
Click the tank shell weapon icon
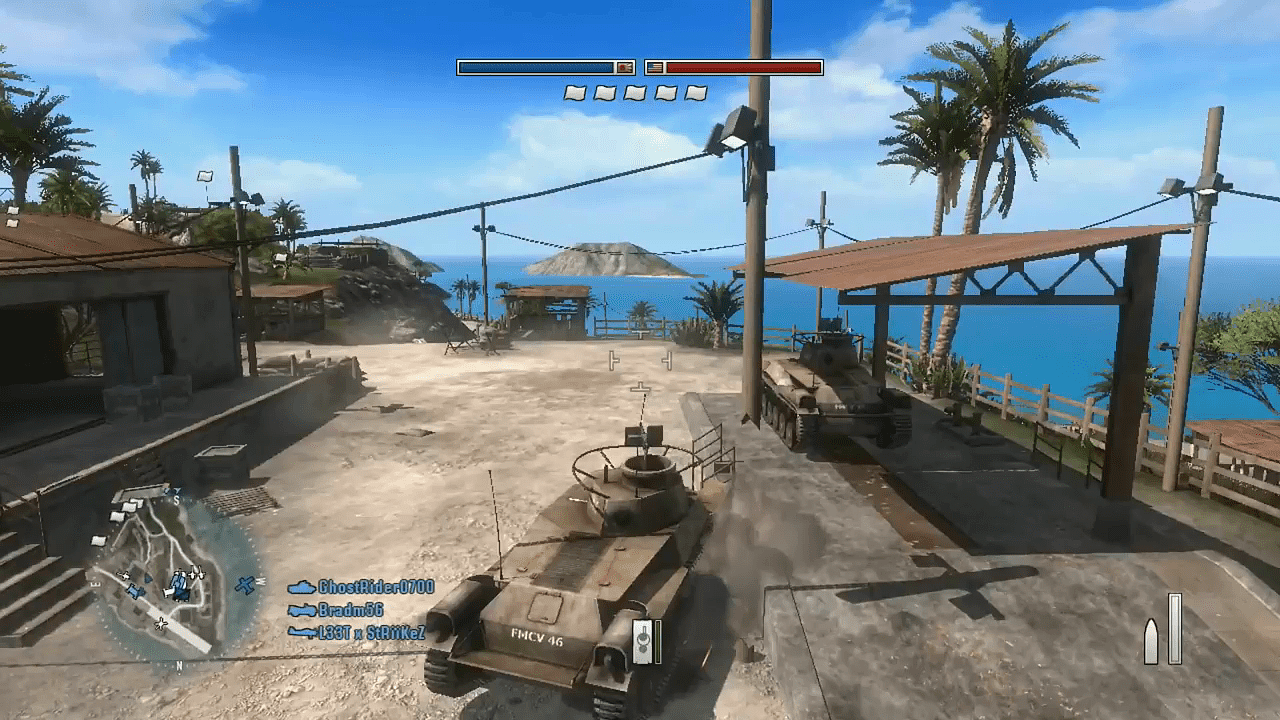(x=1151, y=641)
